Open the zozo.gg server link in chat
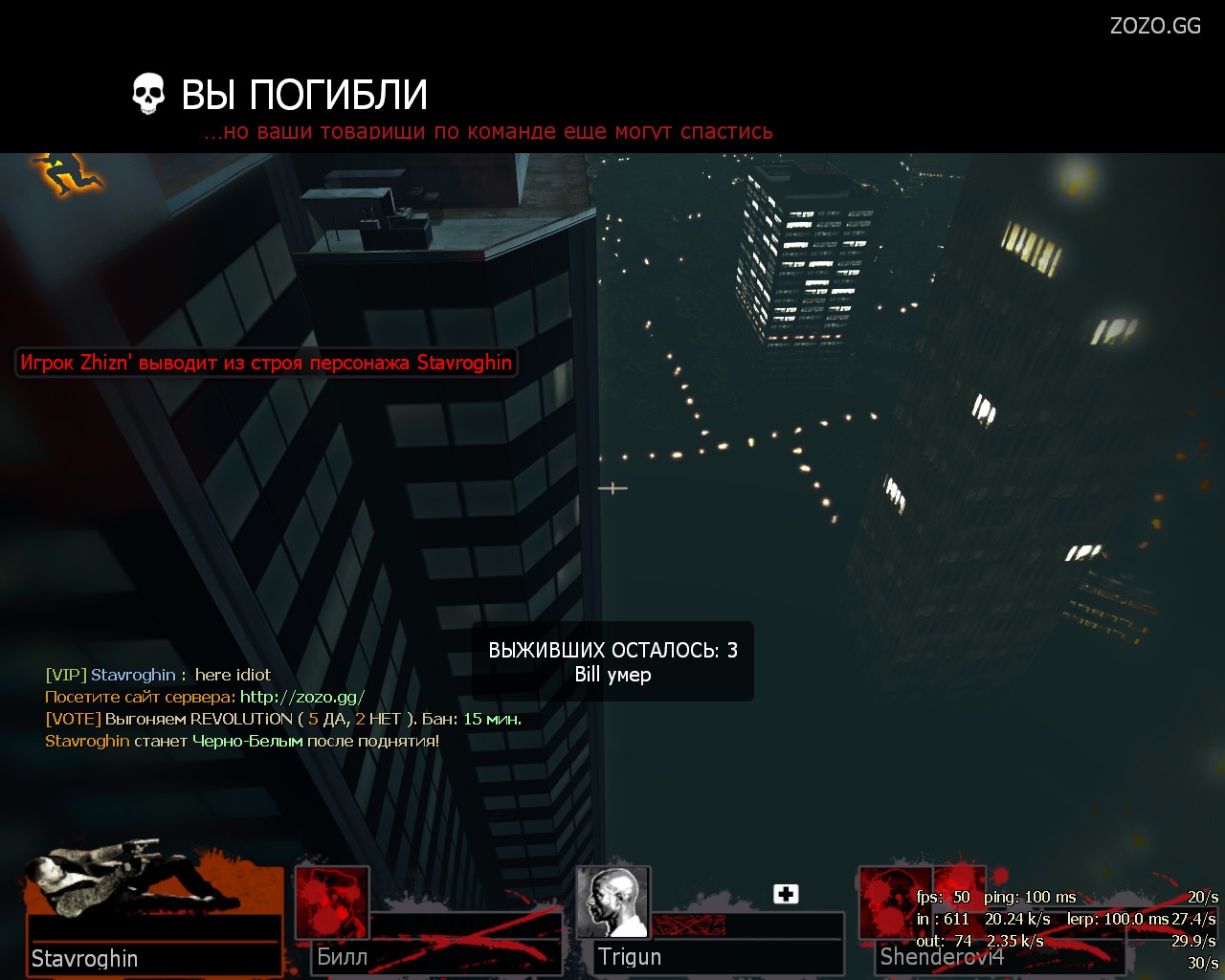This screenshot has width=1225, height=980. [x=301, y=697]
